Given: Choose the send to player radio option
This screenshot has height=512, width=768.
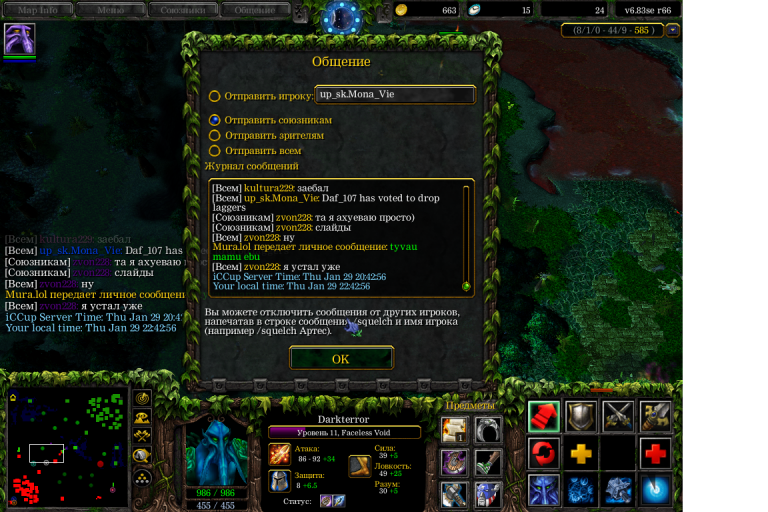Looking at the screenshot, I should 215,97.
